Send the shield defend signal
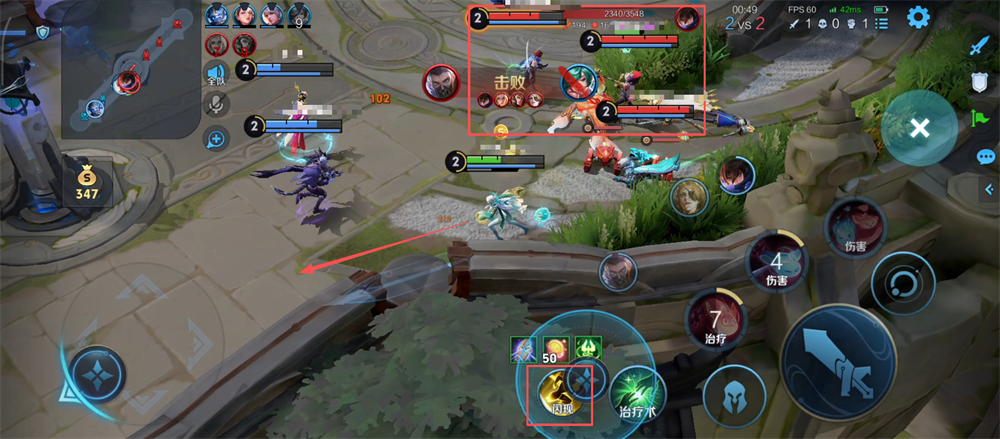Viewport: 1000px width, 439px height. tap(980, 83)
